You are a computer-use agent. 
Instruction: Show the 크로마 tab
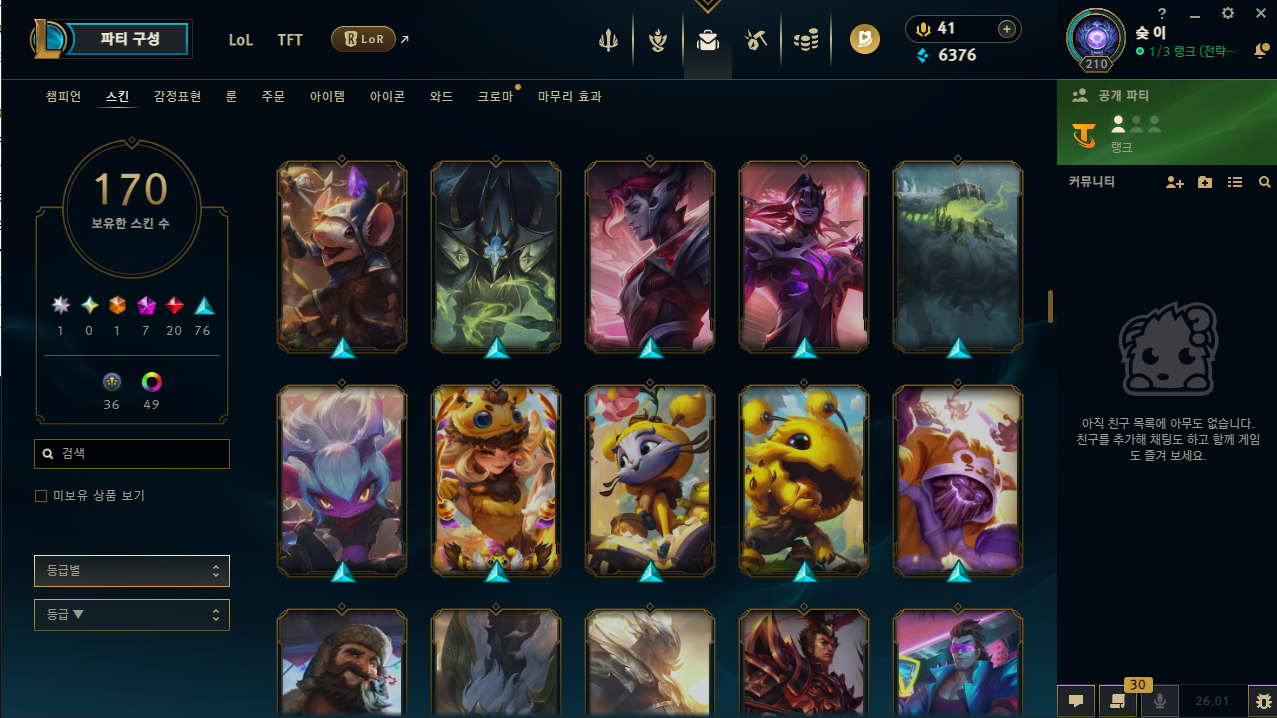pyautogui.click(x=495, y=97)
